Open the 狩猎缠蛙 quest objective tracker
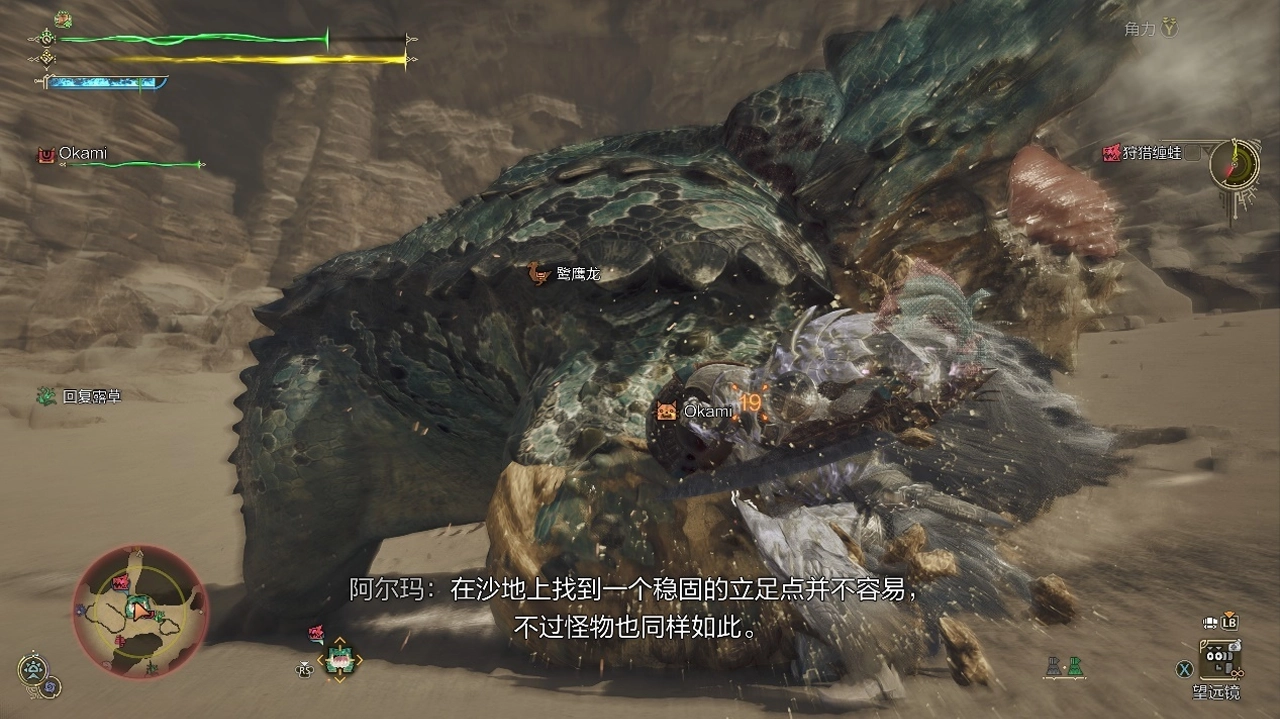The height and width of the screenshot is (719, 1280). tap(1149, 153)
